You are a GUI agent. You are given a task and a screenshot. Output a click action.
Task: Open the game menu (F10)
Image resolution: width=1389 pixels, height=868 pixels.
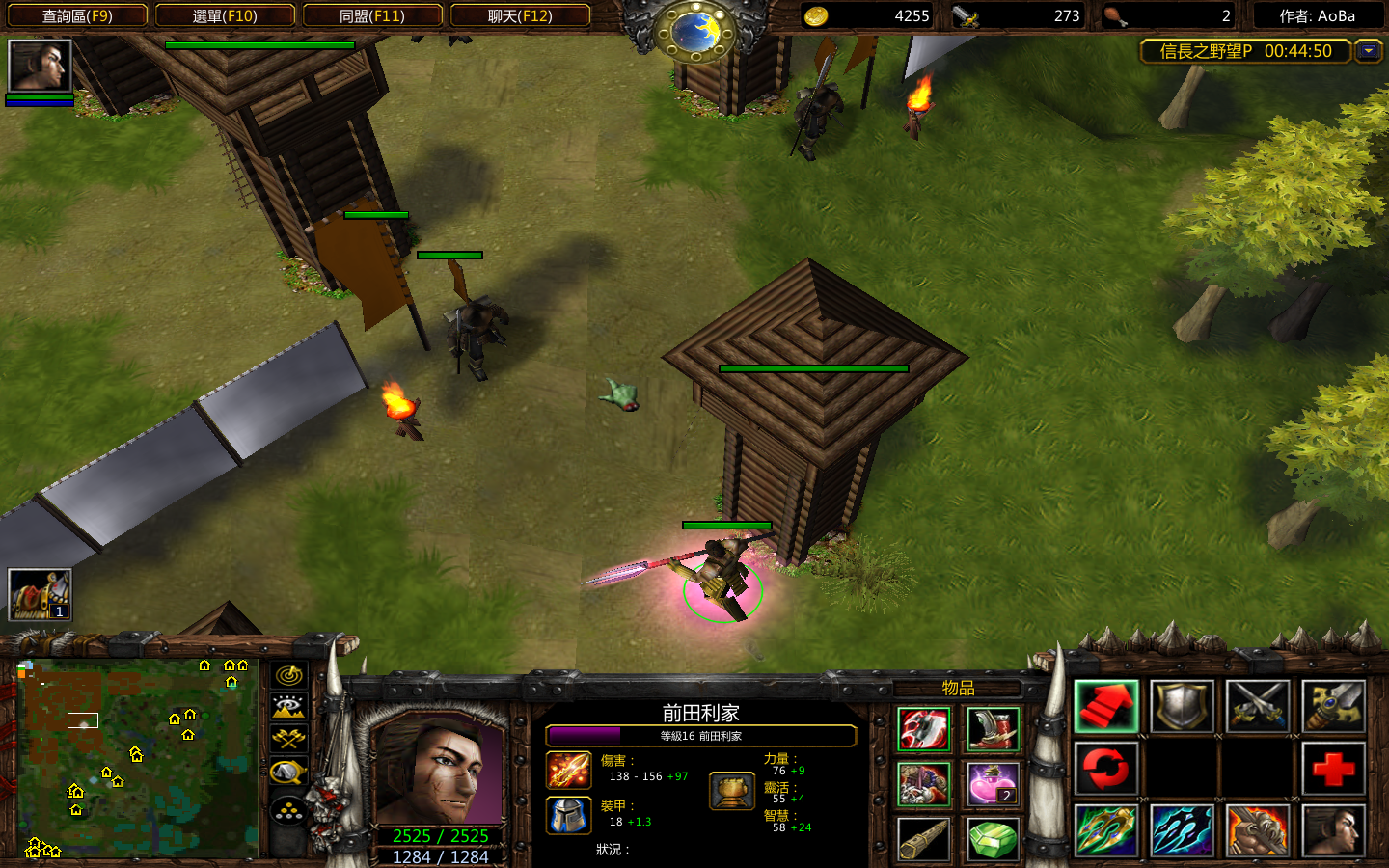pyautogui.click(x=225, y=15)
